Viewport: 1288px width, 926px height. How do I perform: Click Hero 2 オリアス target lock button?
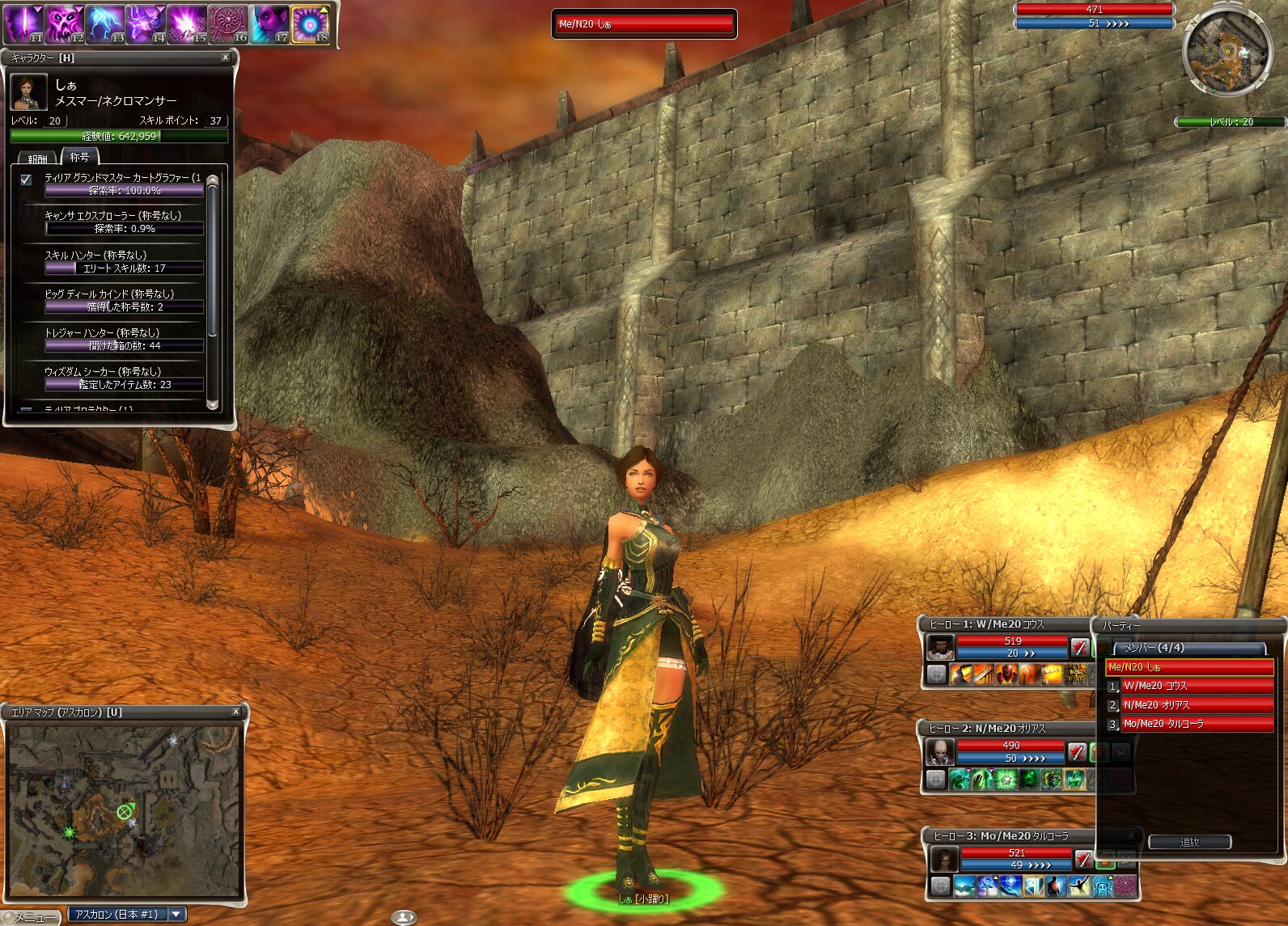[x=936, y=779]
